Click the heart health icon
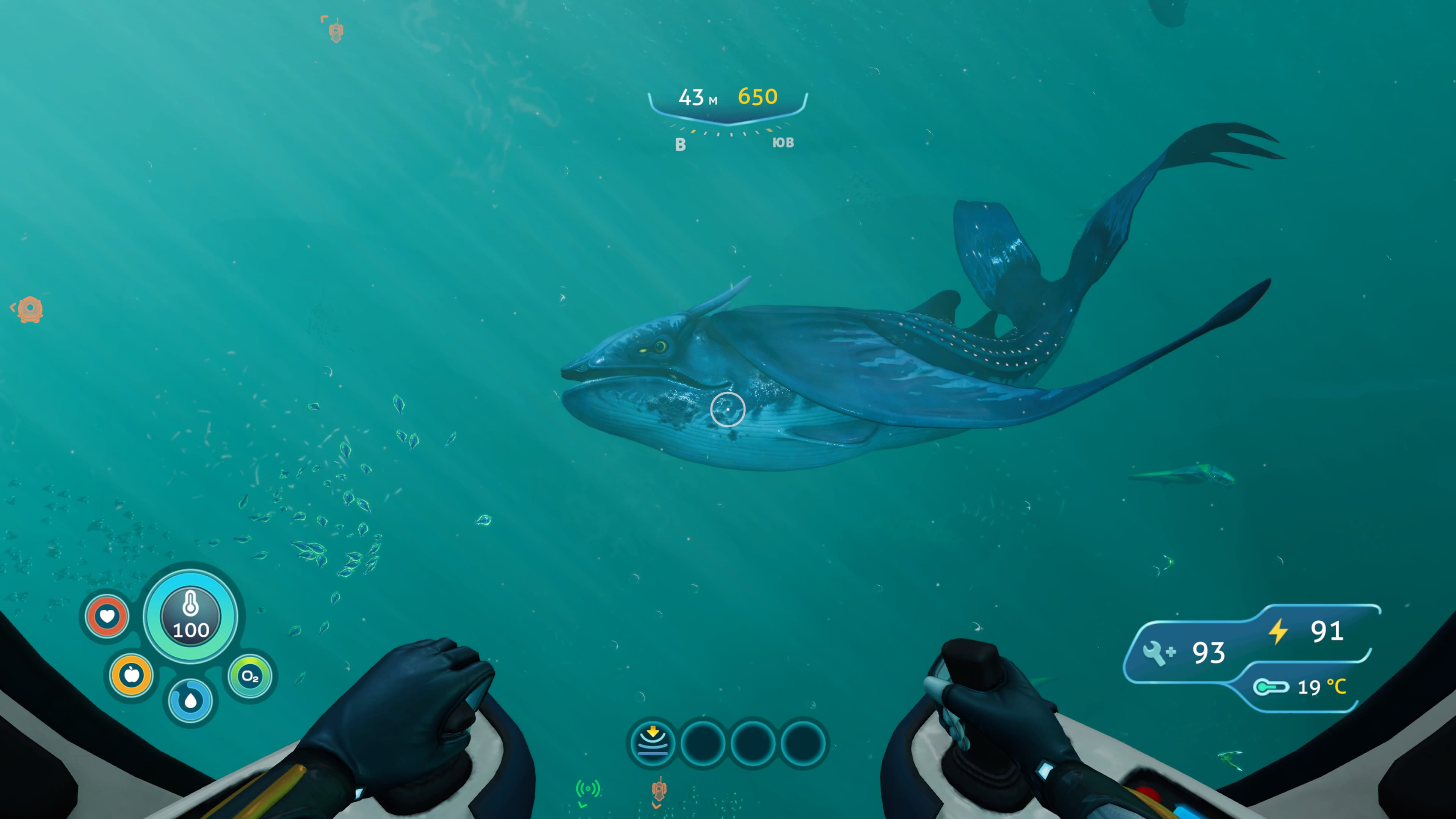This screenshot has width=1456, height=819. tap(107, 615)
